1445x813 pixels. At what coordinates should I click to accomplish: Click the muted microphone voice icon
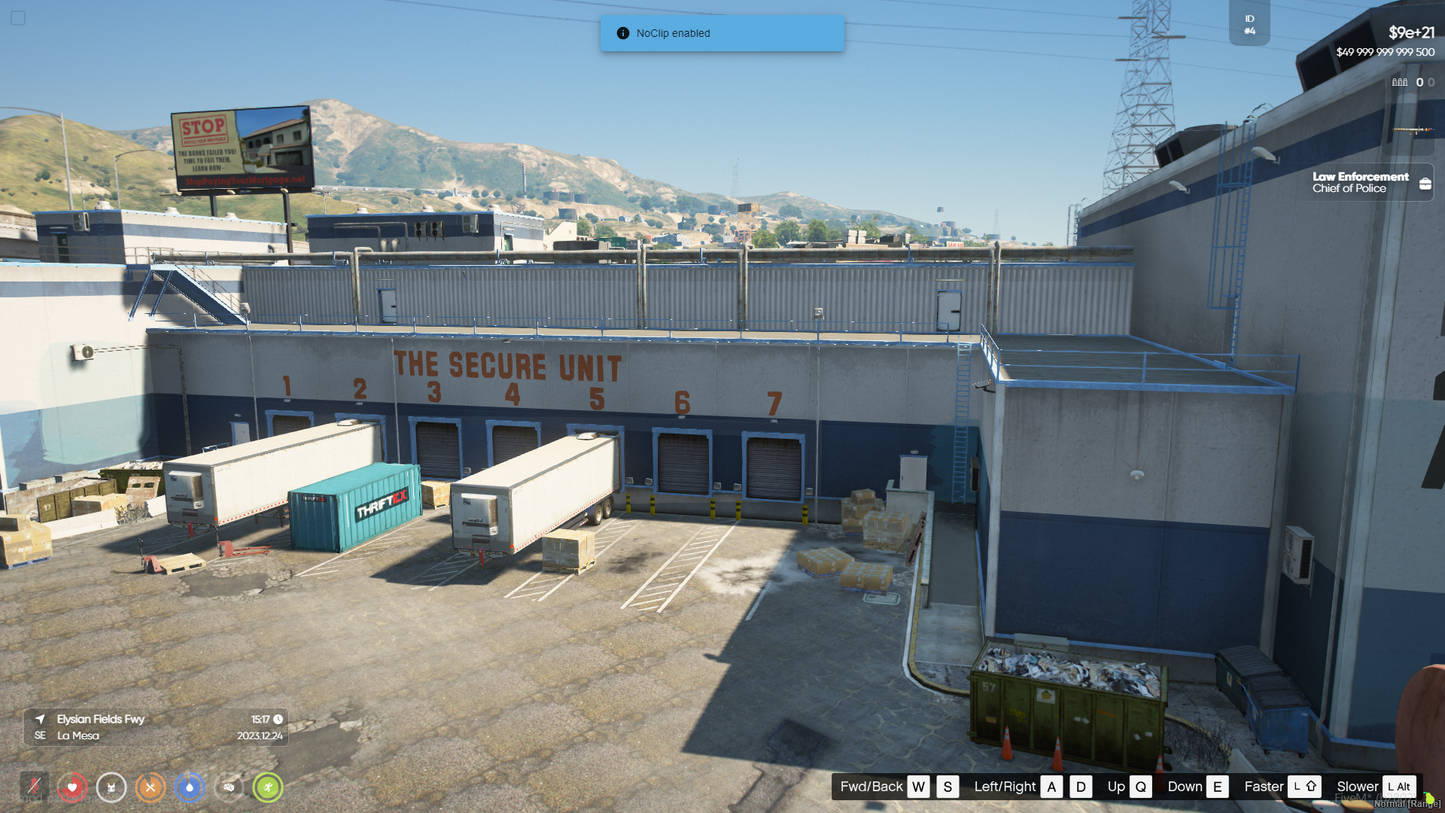tap(34, 787)
